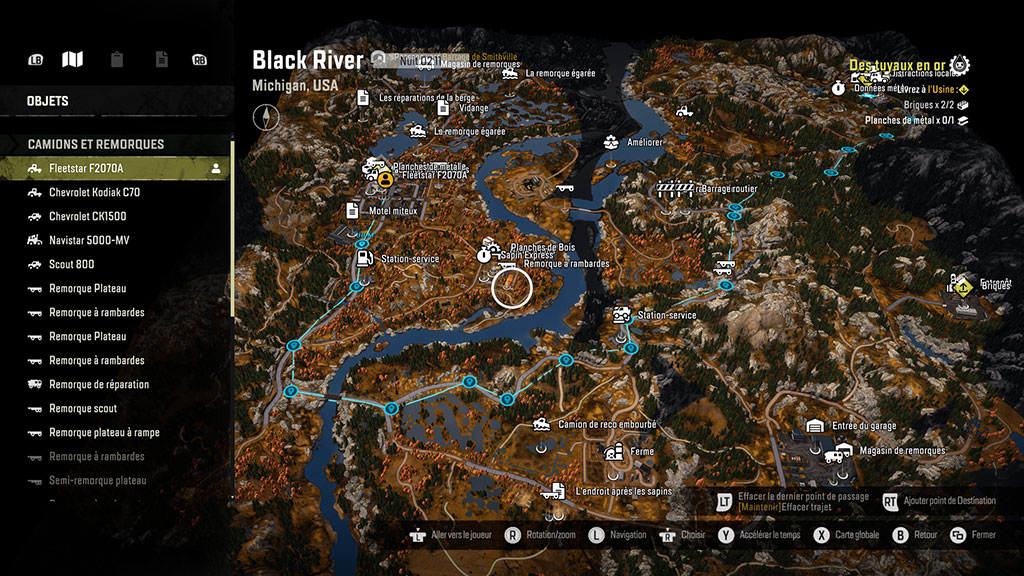
Task: Open the clipboard tab
Action: [117, 60]
